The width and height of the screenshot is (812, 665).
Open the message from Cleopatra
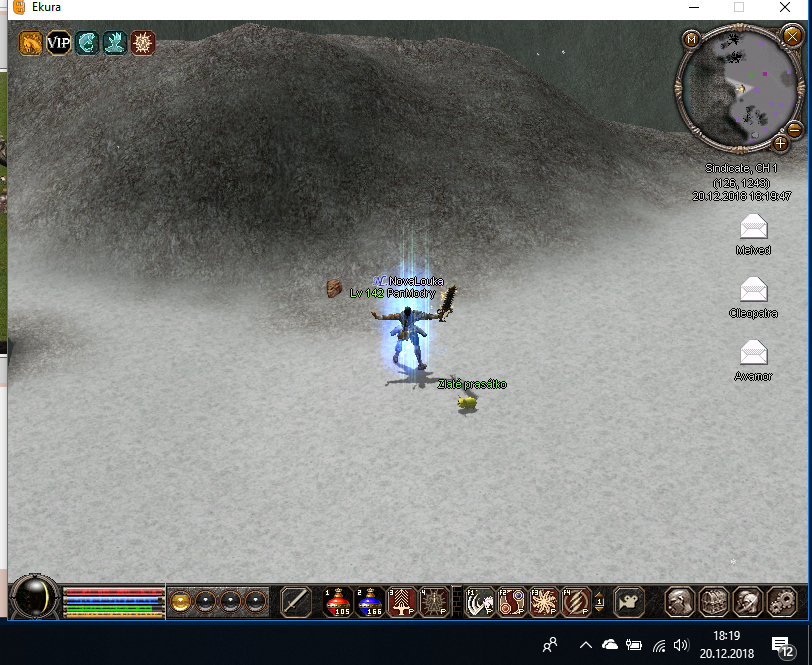tap(753, 290)
